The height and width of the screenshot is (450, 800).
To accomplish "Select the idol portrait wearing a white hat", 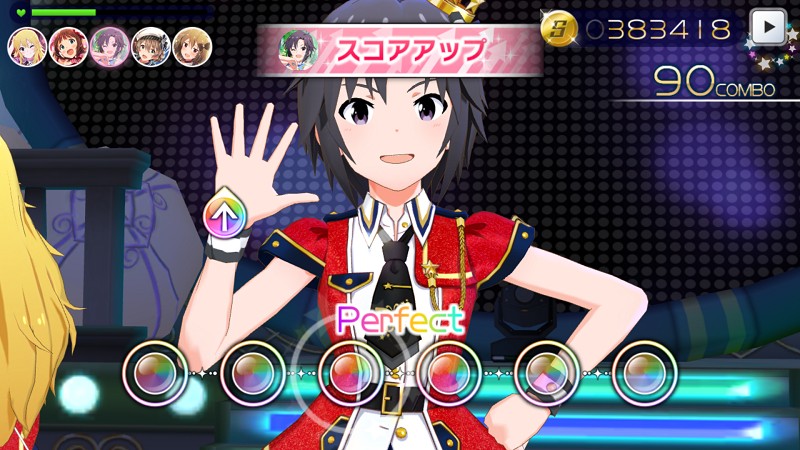I will [x=150, y=46].
